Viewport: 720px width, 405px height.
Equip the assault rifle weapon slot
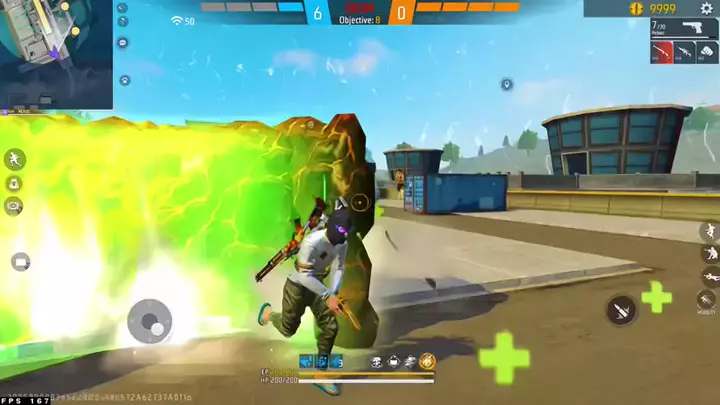pyautogui.click(x=684, y=53)
